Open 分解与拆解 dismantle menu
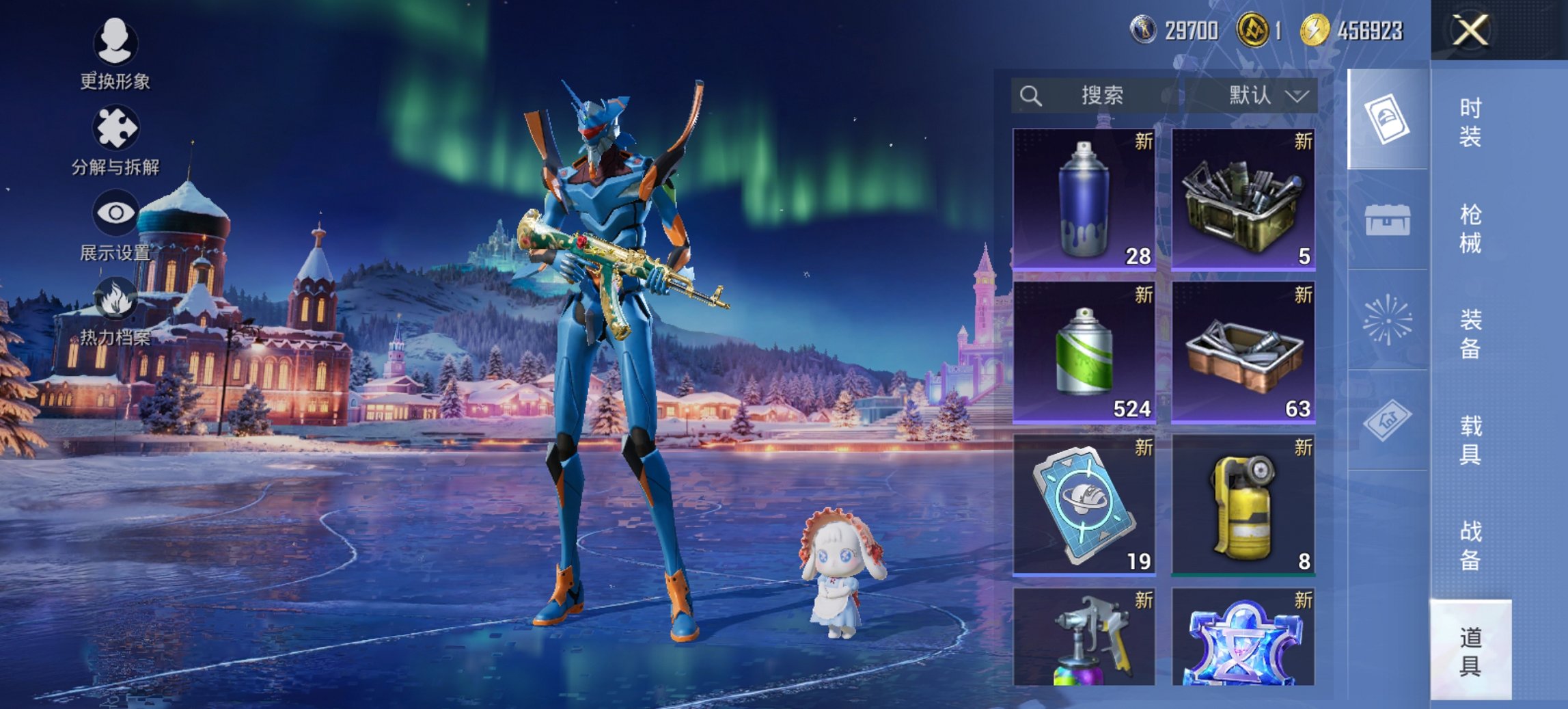The height and width of the screenshot is (709, 1568). click(115, 139)
